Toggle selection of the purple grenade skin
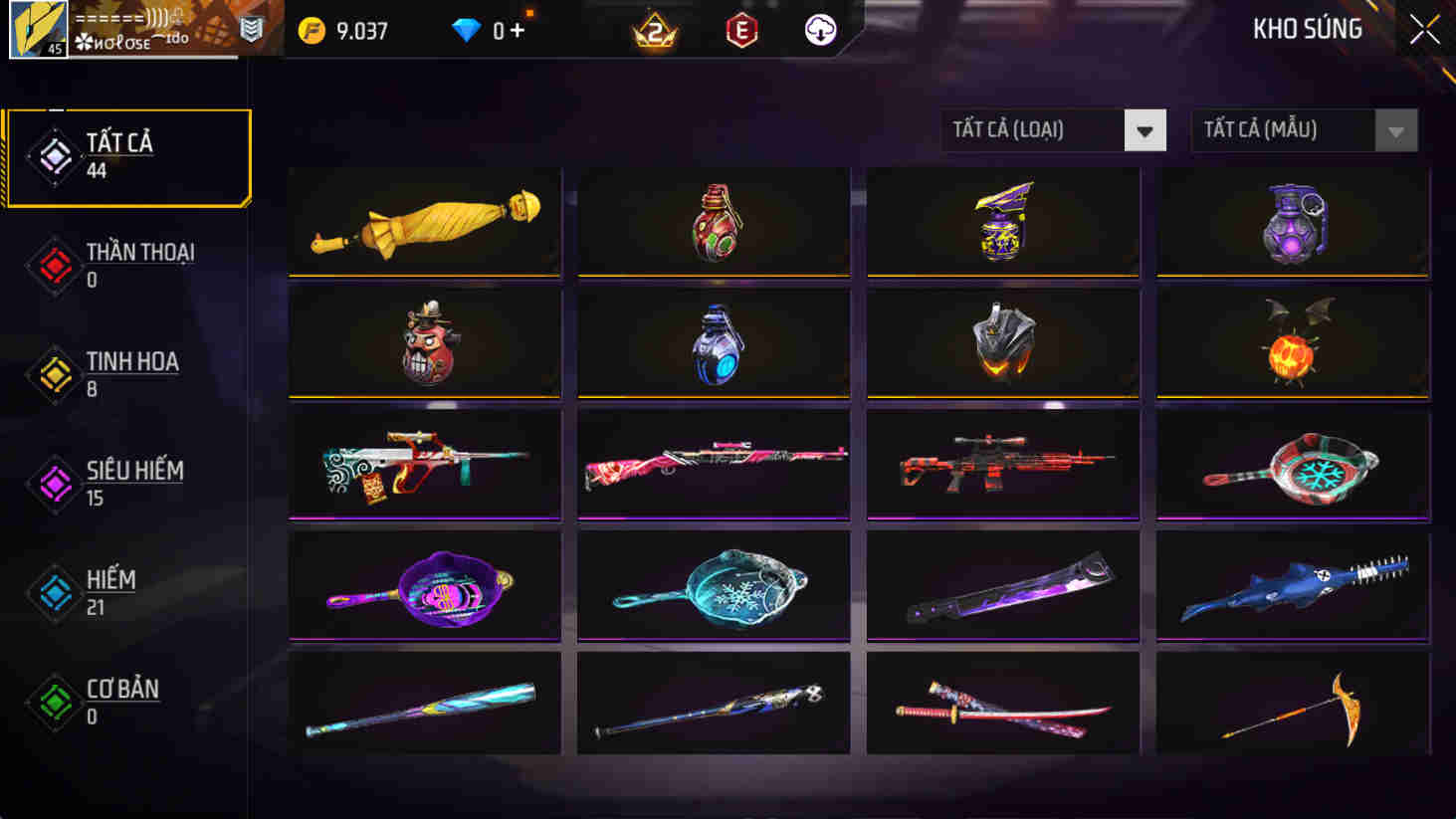This screenshot has width=1456, height=819. point(1291,221)
